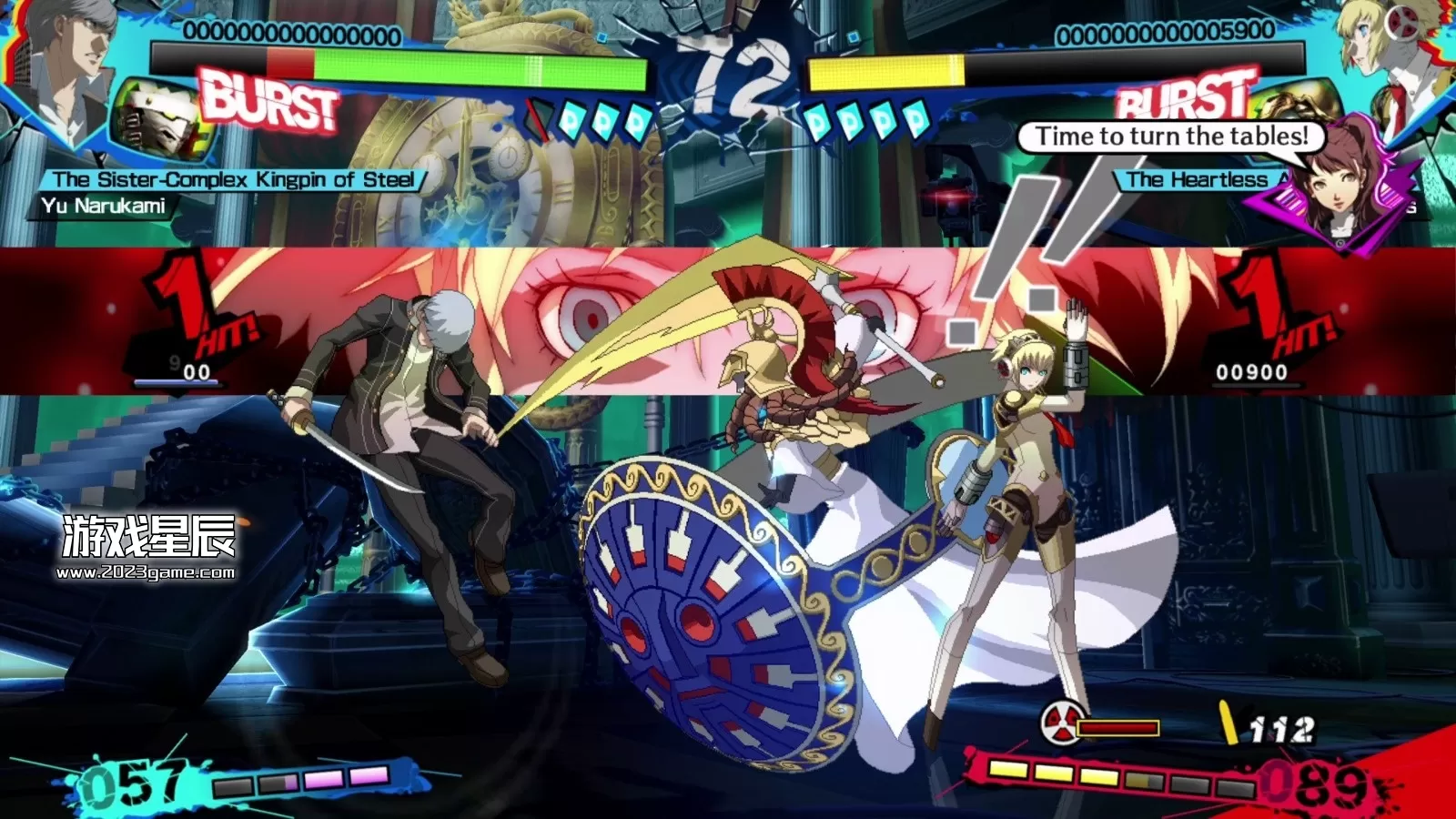Click Aigis's Orgia mode gauge icon
The height and width of the screenshot is (819, 1456).
pyautogui.click(x=1061, y=723)
